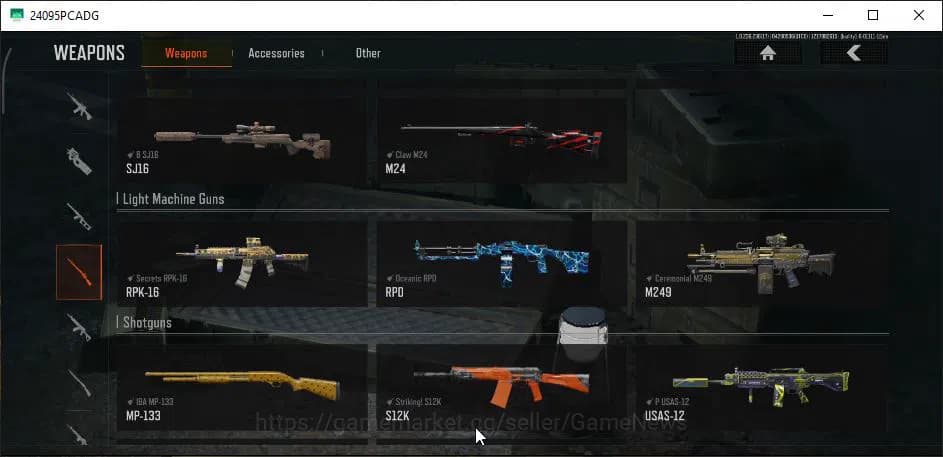
Task: Click the back arrow button
Action: [x=853, y=54]
